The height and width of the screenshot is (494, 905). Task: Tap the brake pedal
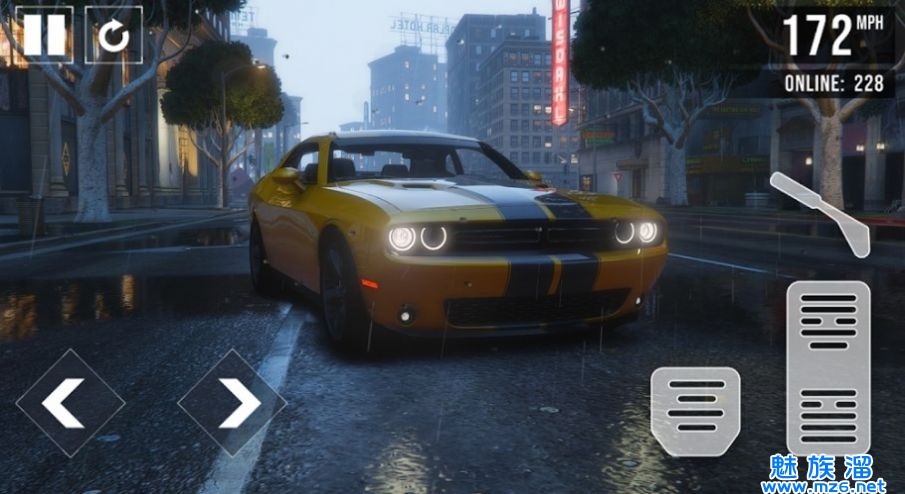tap(695, 411)
